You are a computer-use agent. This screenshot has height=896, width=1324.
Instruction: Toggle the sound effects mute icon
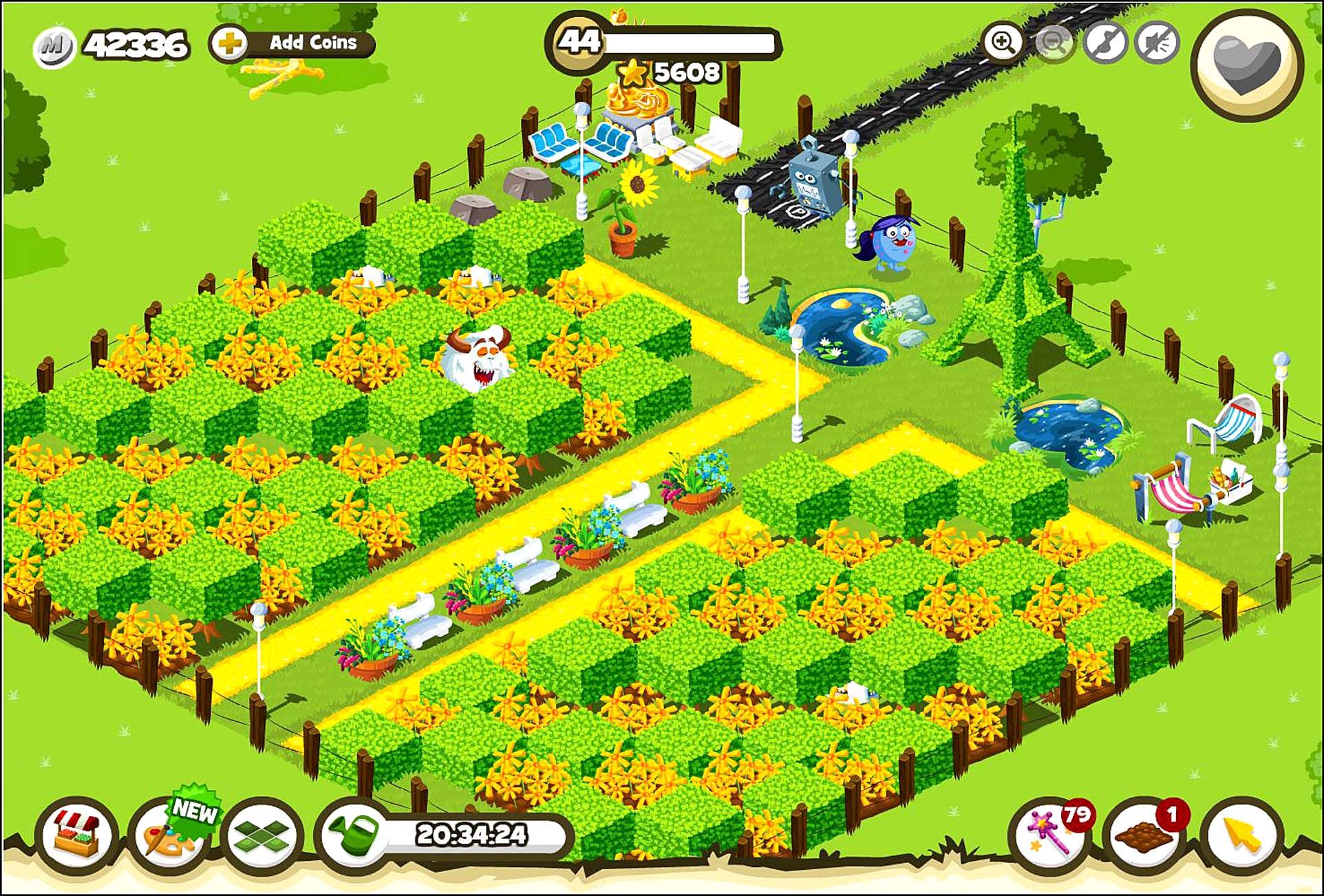click(x=1157, y=43)
